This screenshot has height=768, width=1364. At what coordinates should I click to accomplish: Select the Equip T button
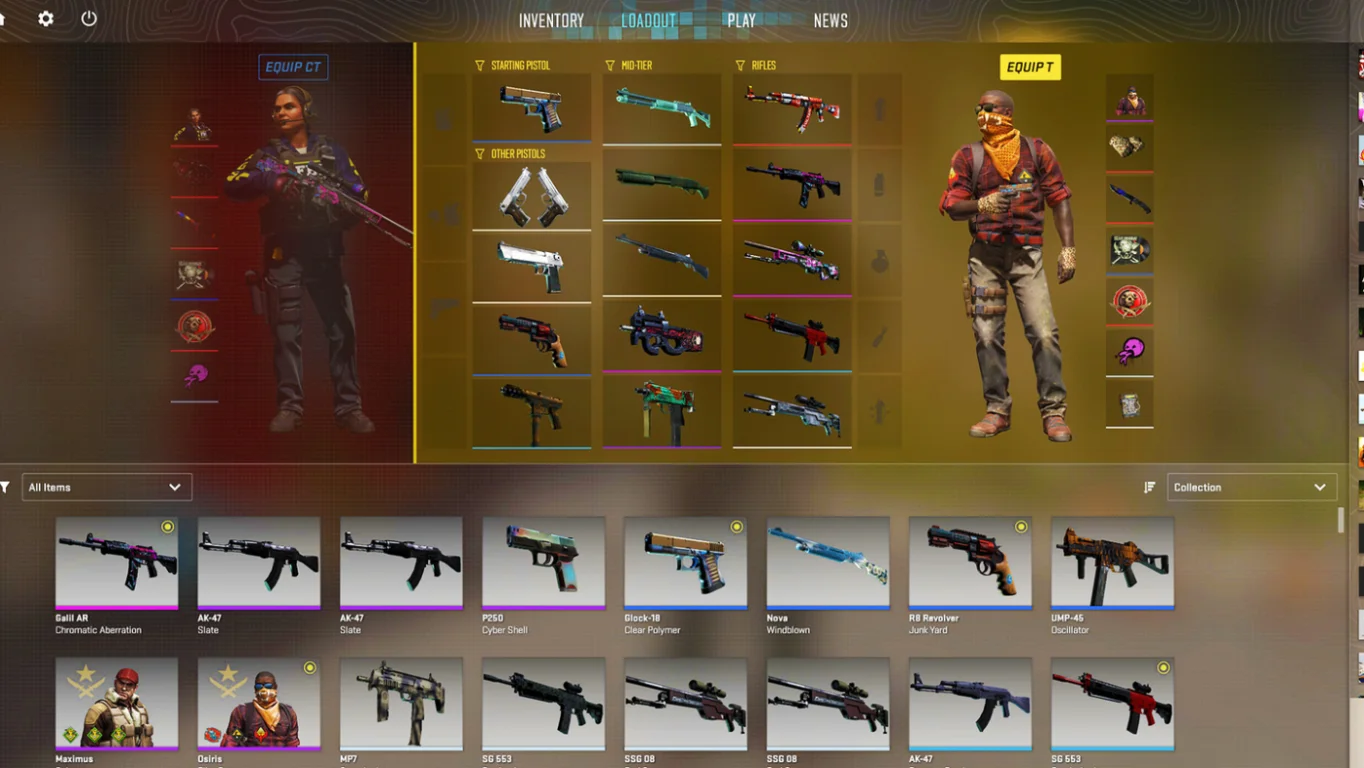pyautogui.click(x=1030, y=67)
